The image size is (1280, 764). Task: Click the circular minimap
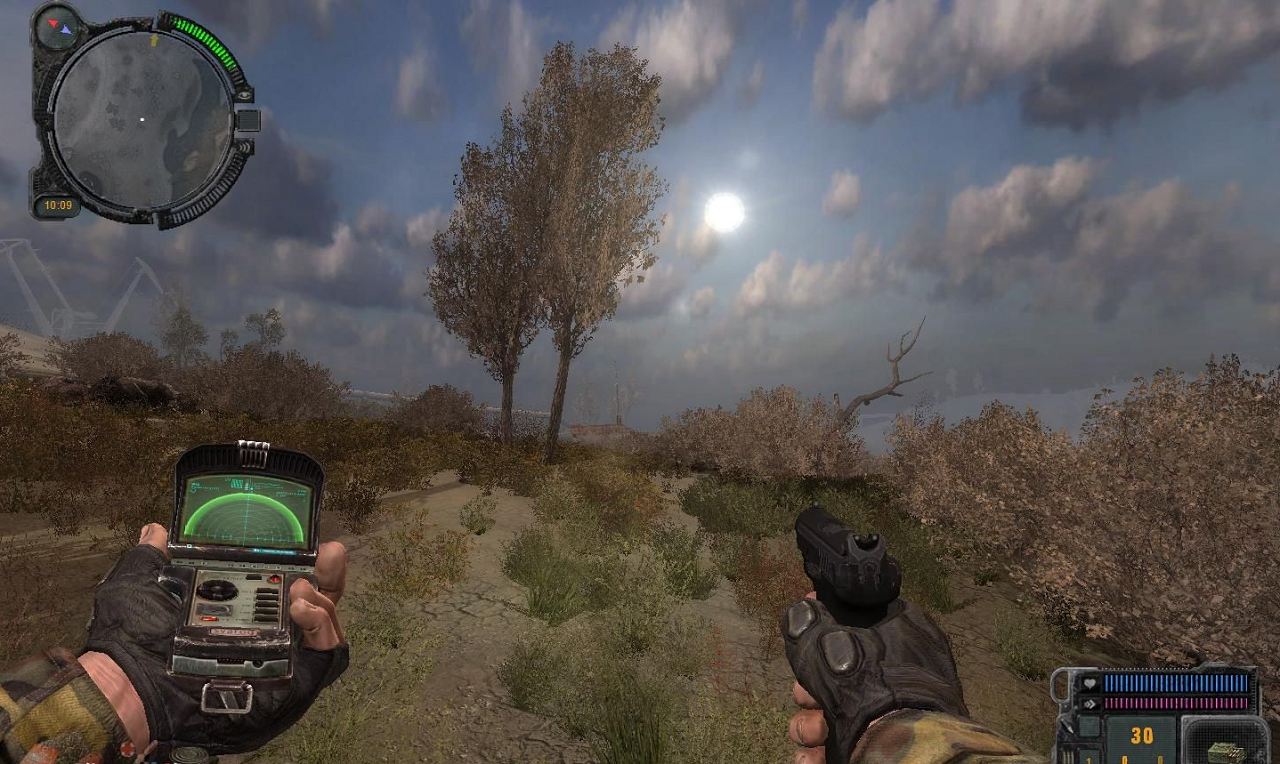(x=141, y=120)
